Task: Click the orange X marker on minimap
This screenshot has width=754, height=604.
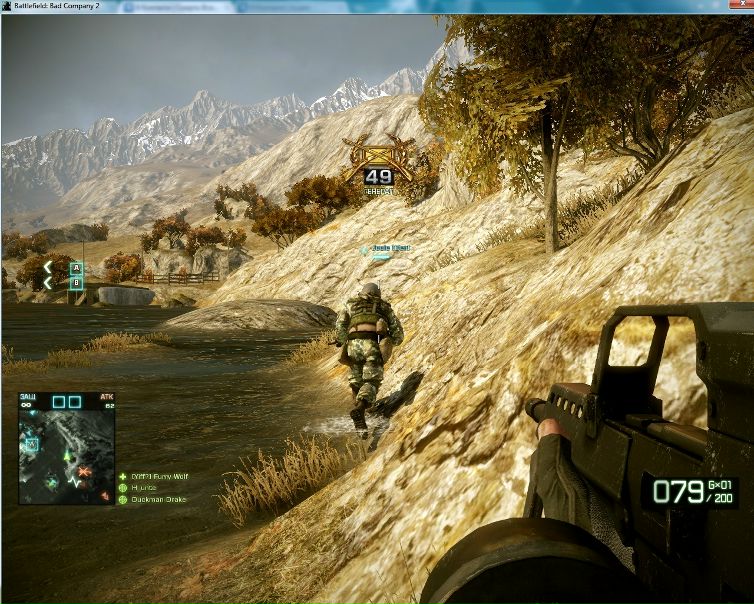Action: (87, 469)
